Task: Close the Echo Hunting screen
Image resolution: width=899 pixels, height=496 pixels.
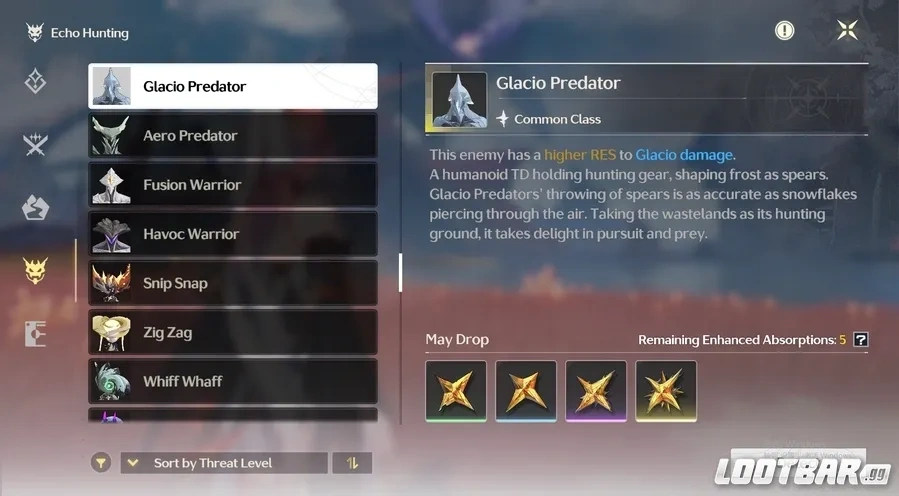Action: coord(847,31)
